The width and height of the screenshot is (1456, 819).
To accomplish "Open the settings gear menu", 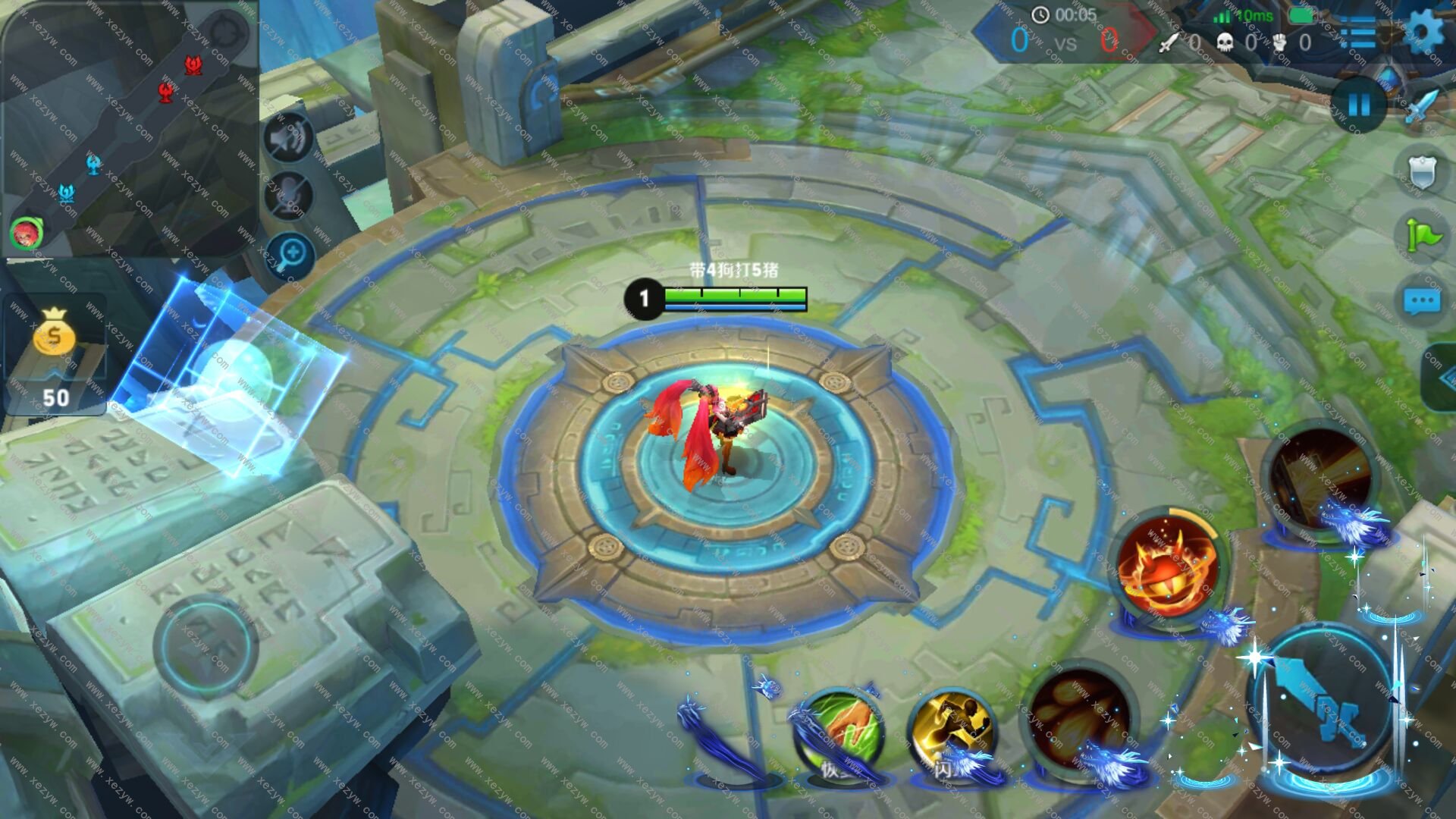I will point(1424,32).
